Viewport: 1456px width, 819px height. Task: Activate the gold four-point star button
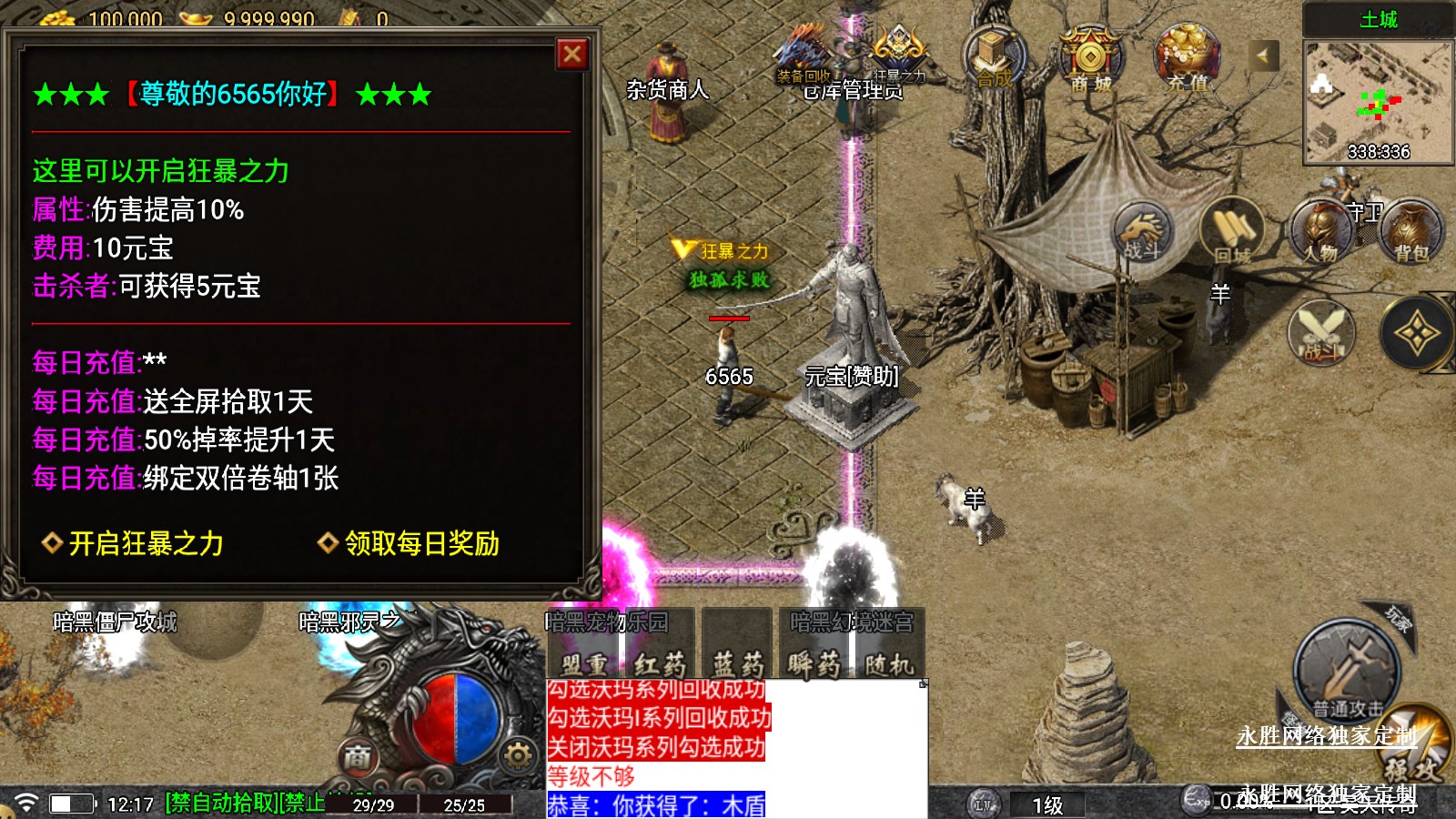(1416, 334)
